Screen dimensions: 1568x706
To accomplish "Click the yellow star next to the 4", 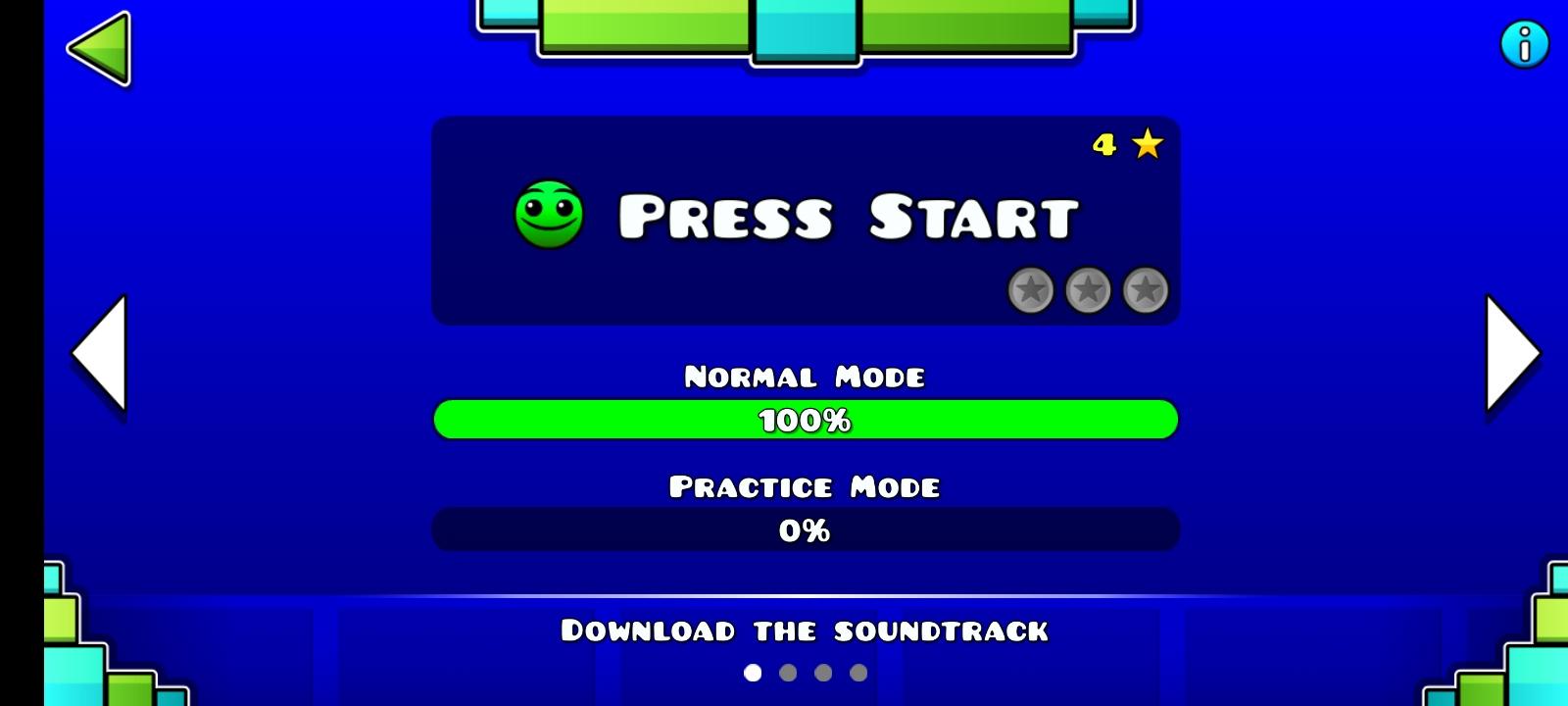I will pos(1147,145).
